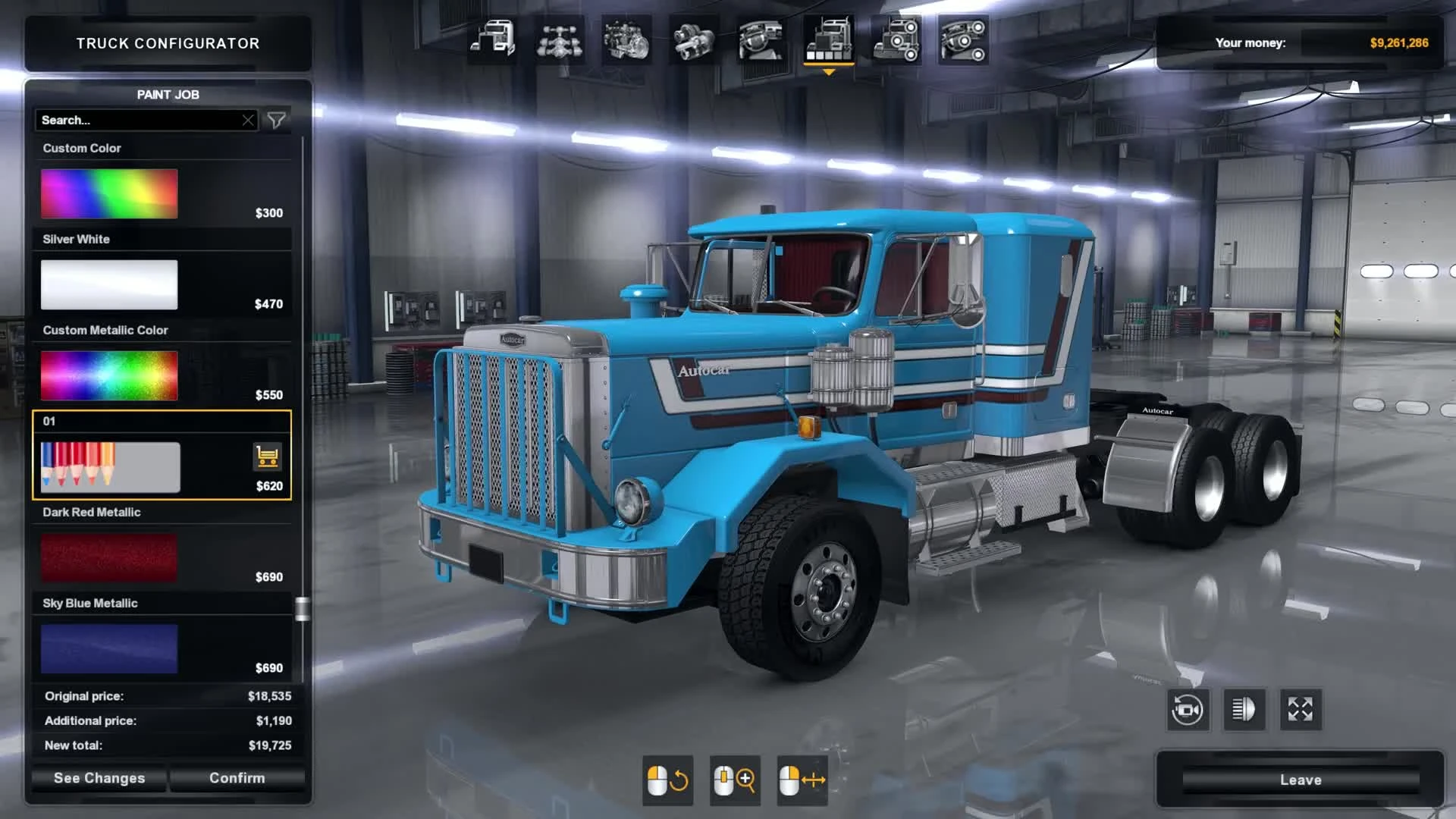
Task: Reset the camera rotation view
Action: click(x=1188, y=710)
